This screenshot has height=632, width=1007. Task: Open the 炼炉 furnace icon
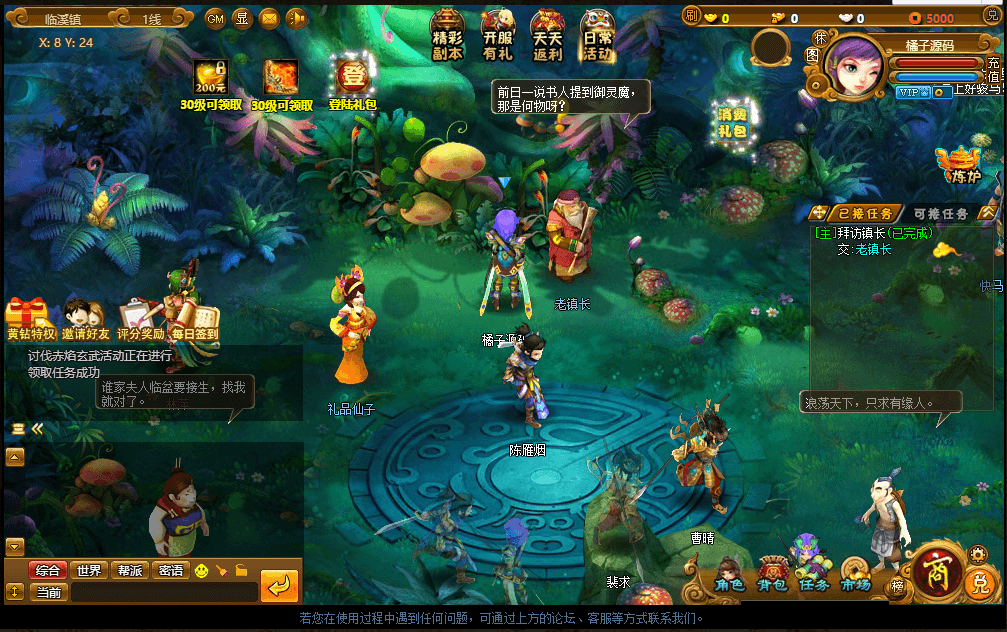tap(959, 166)
